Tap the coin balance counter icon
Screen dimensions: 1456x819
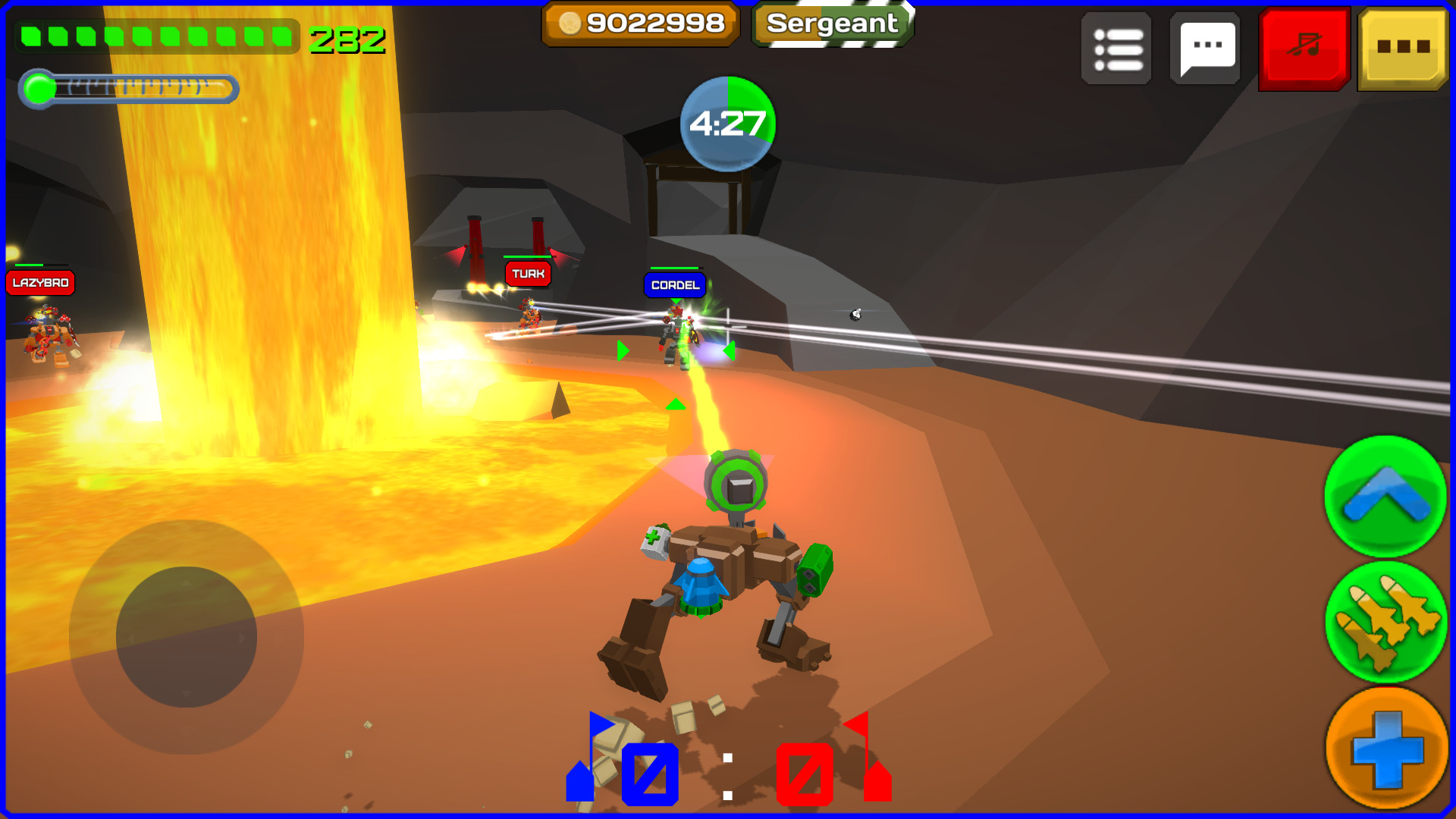639,24
